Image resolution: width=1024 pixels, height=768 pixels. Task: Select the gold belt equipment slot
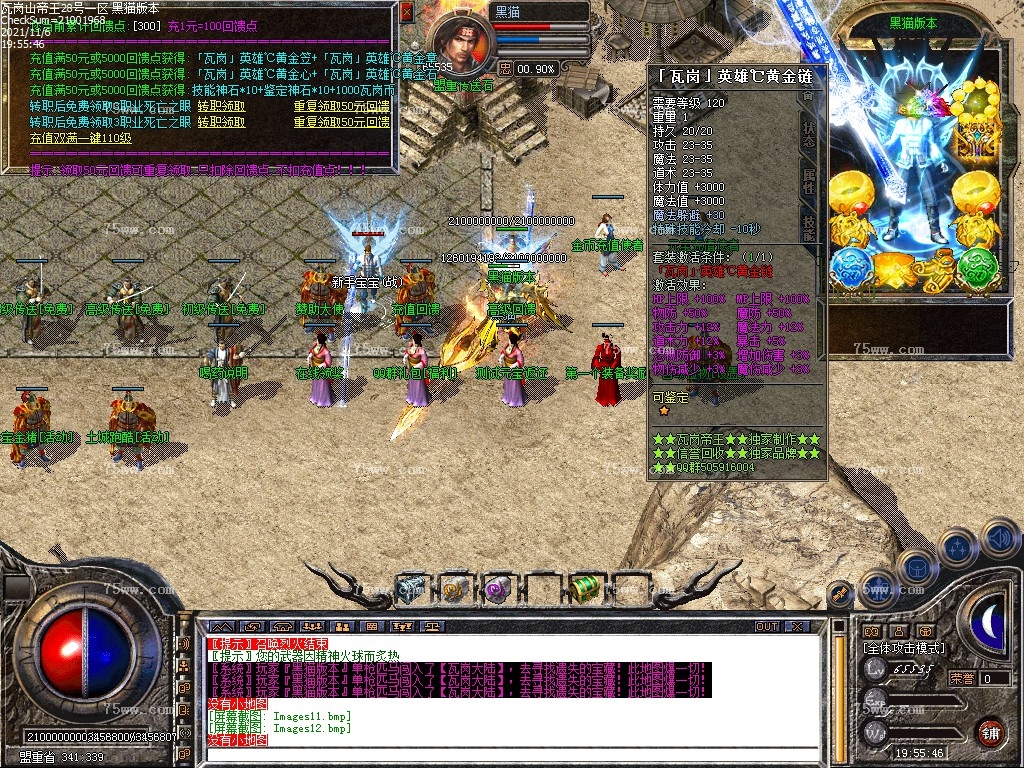point(897,268)
